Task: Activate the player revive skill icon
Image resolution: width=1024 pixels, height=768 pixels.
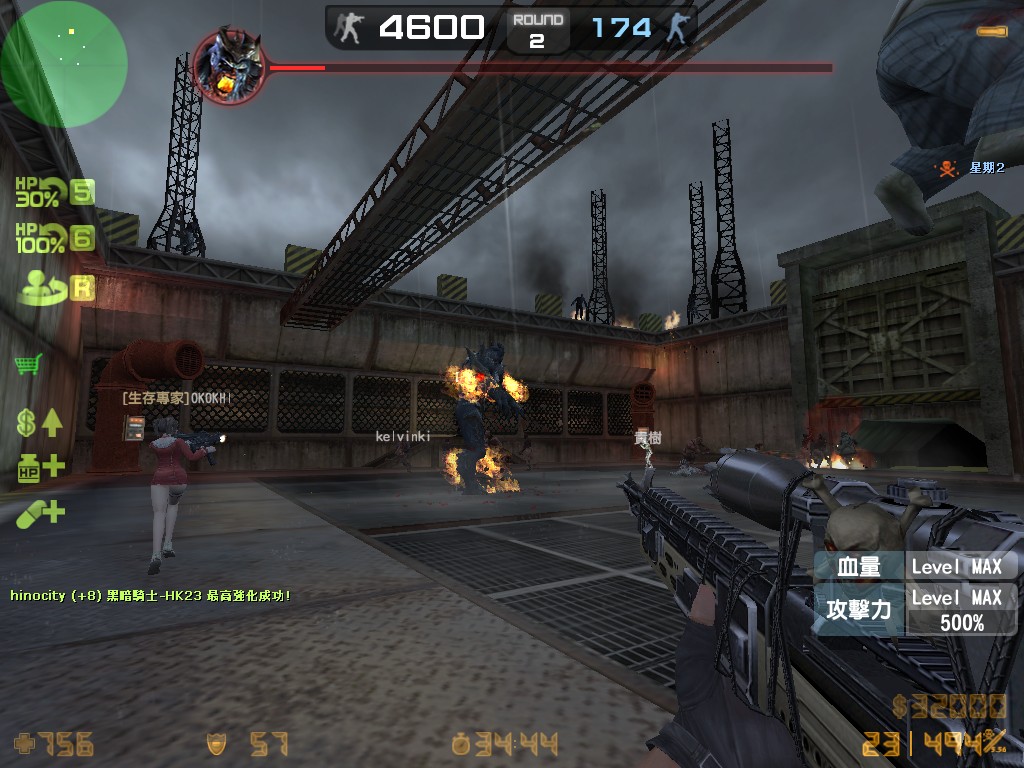Action: pos(39,285)
